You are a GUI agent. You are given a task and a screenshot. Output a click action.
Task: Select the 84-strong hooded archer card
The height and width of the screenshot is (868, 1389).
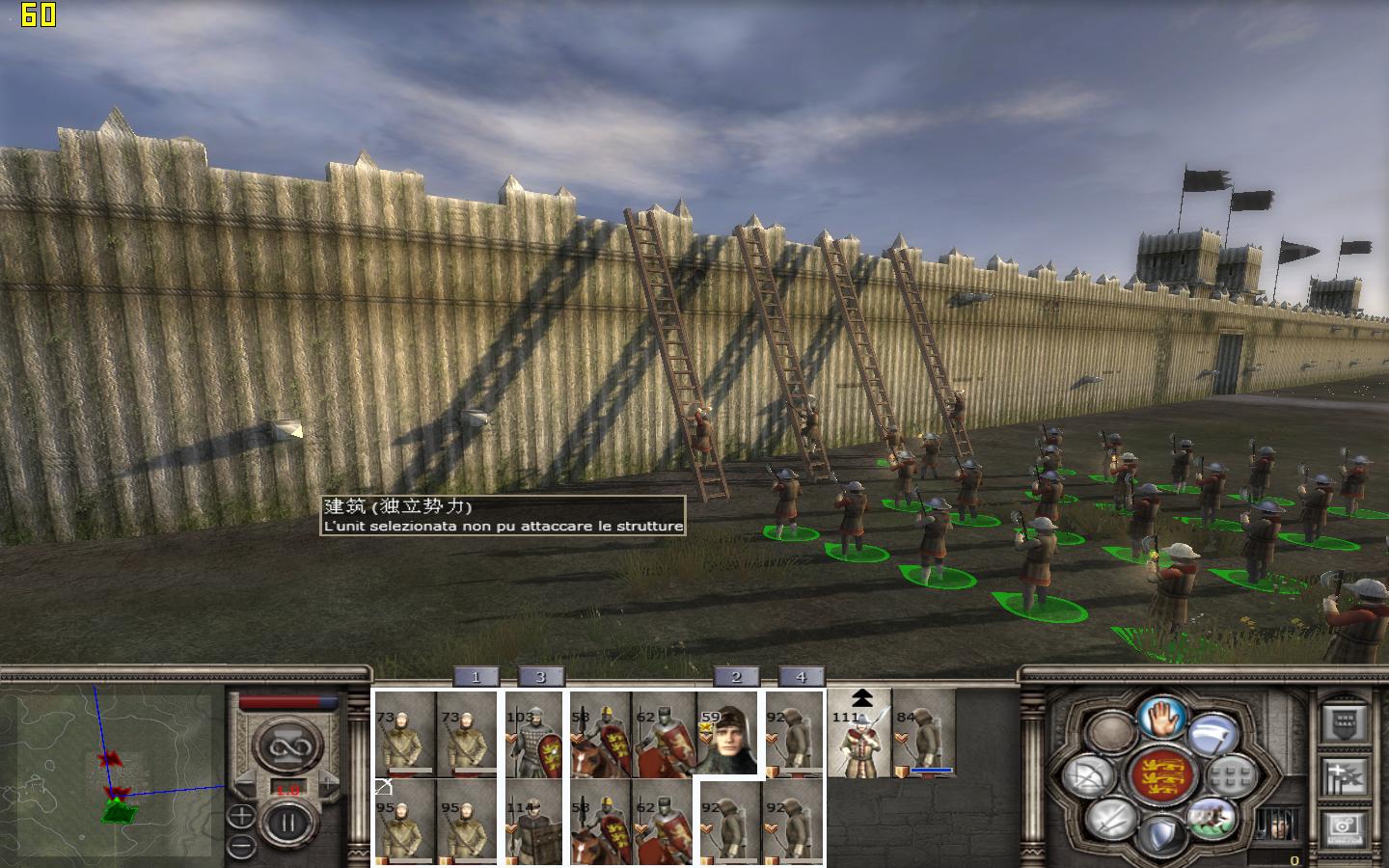[x=923, y=735]
